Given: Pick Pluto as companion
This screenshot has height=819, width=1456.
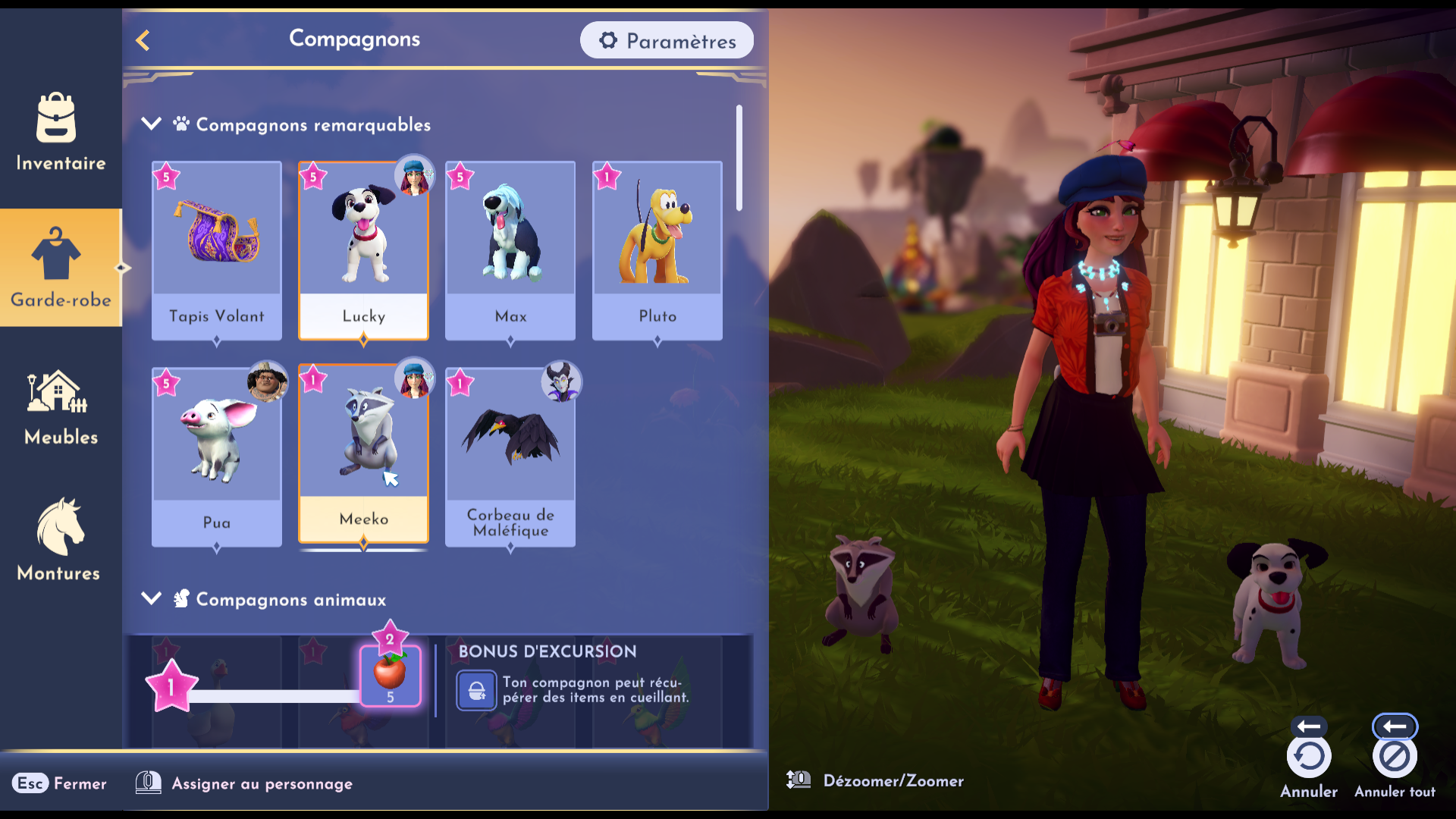Looking at the screenshot, I should coord(657,250).
